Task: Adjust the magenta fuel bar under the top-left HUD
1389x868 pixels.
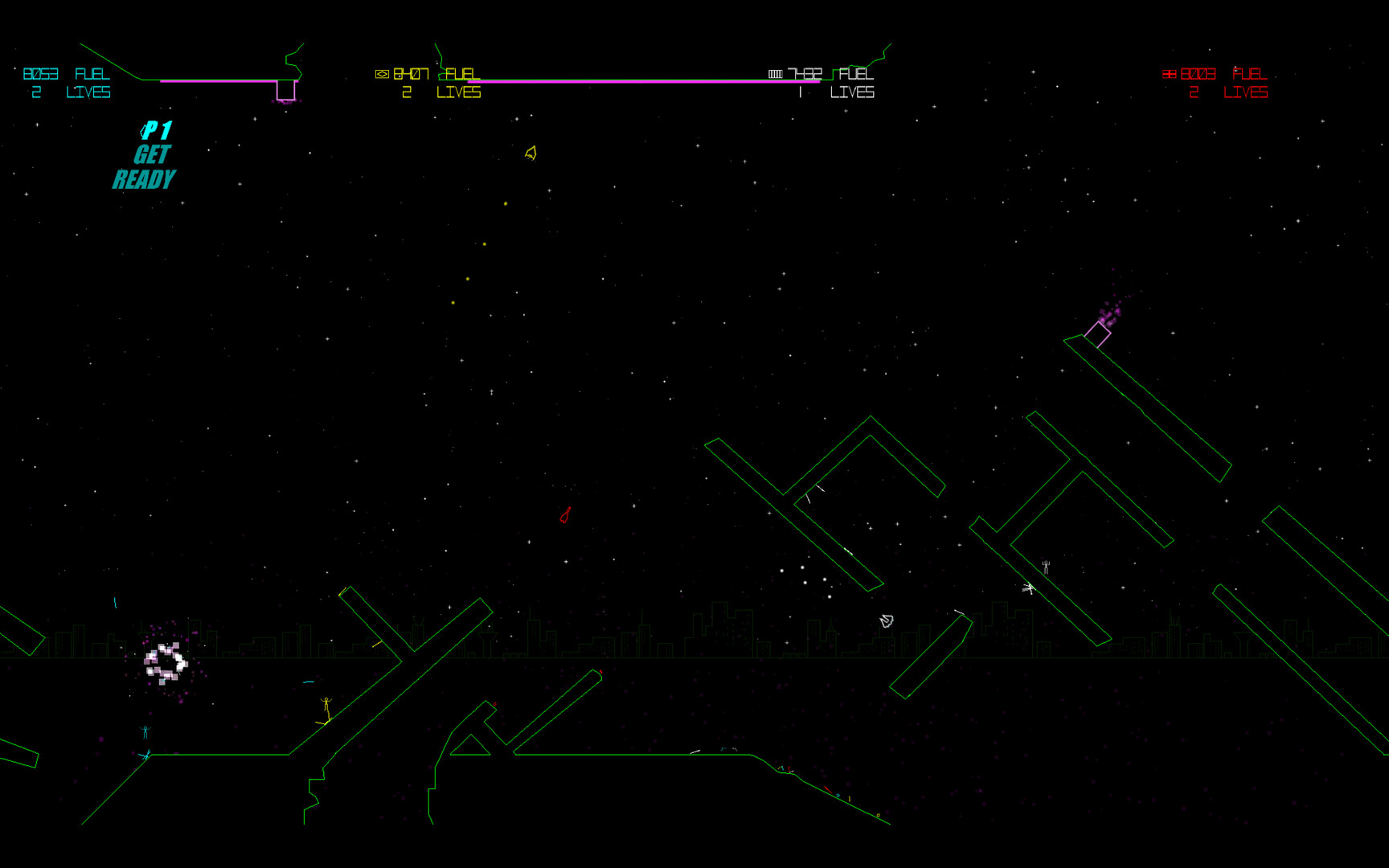Action: click(x=217, y=82)
